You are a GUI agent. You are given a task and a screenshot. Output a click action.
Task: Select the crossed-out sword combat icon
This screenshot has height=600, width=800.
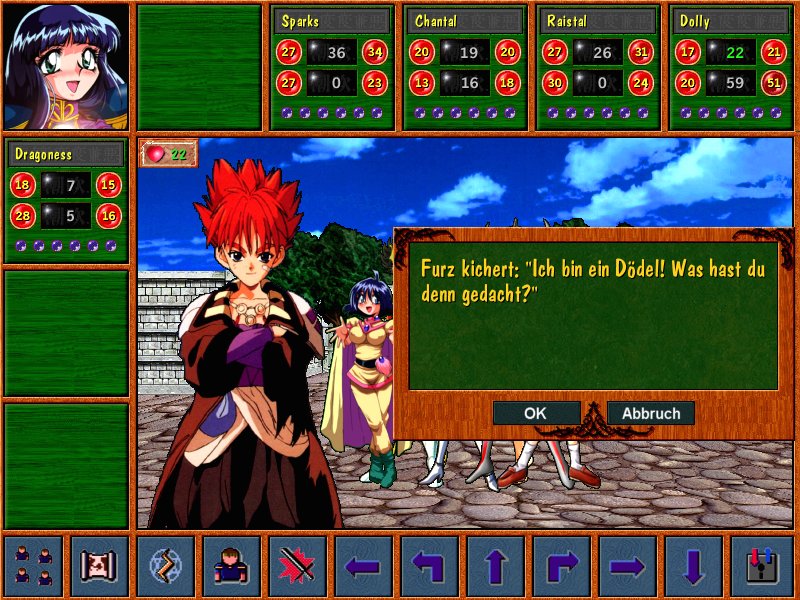(x=297, y=566)
